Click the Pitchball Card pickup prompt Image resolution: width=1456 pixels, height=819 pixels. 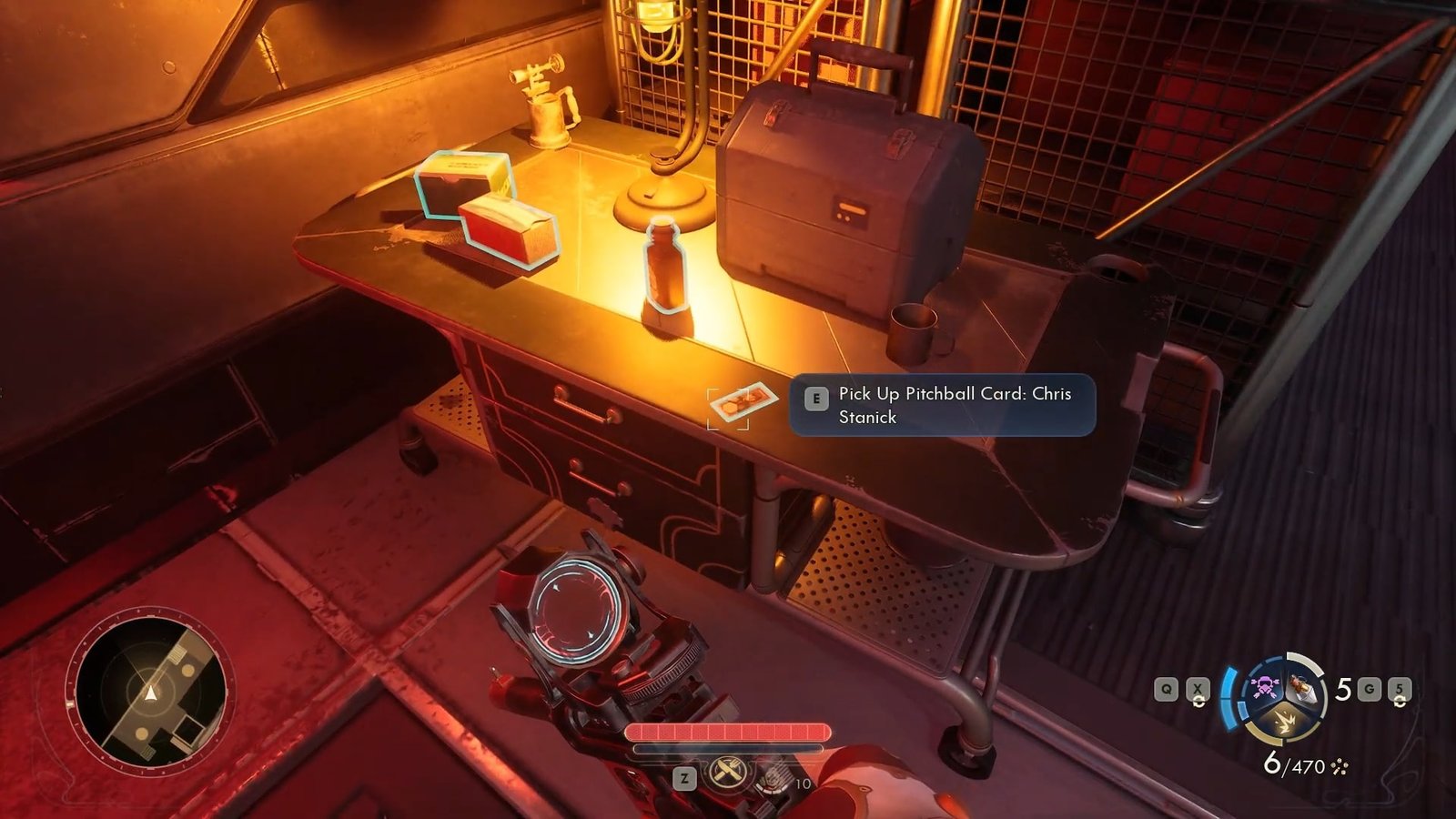tap(941, 405)
